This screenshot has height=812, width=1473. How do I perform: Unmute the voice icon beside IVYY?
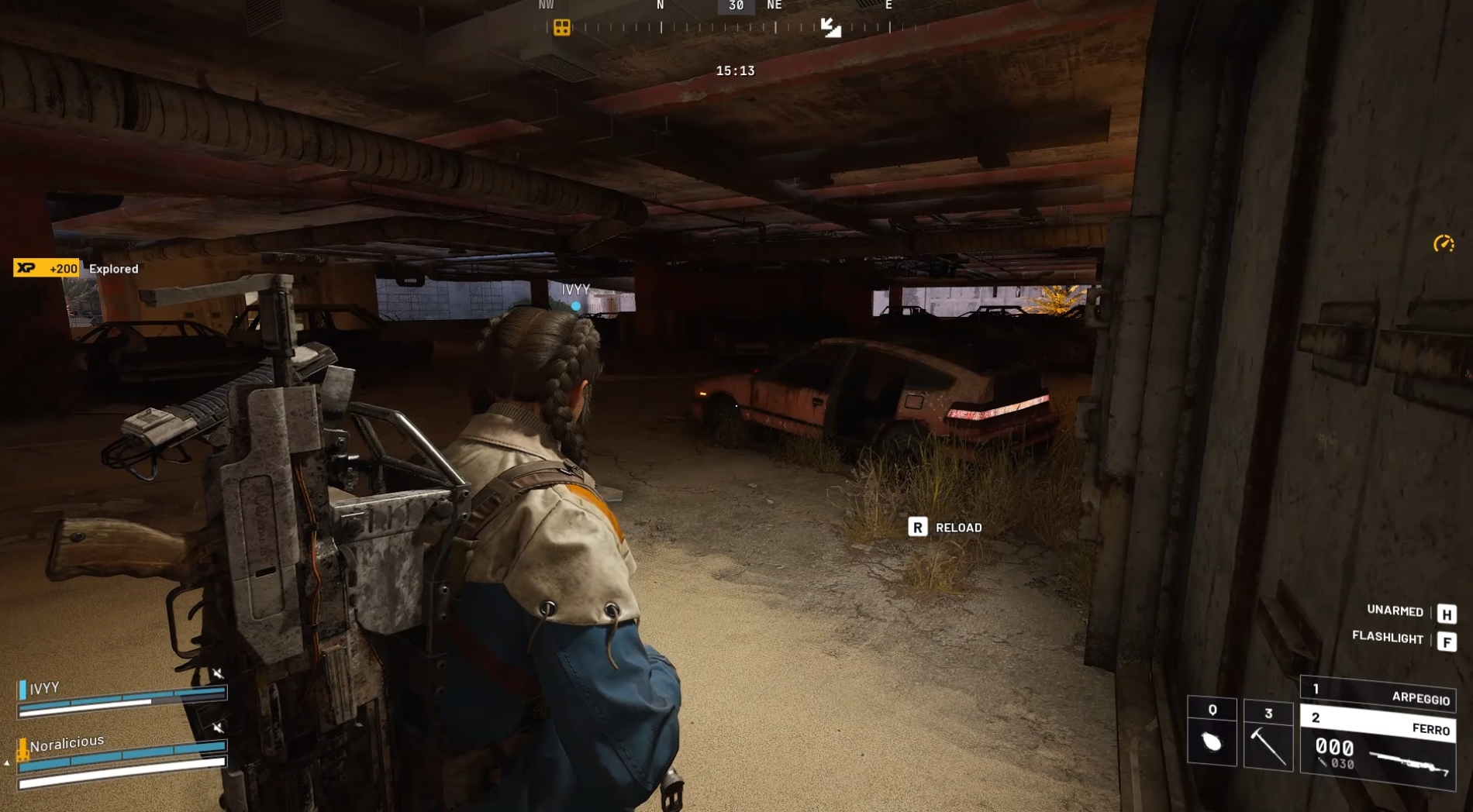click(x=218, y=674)
